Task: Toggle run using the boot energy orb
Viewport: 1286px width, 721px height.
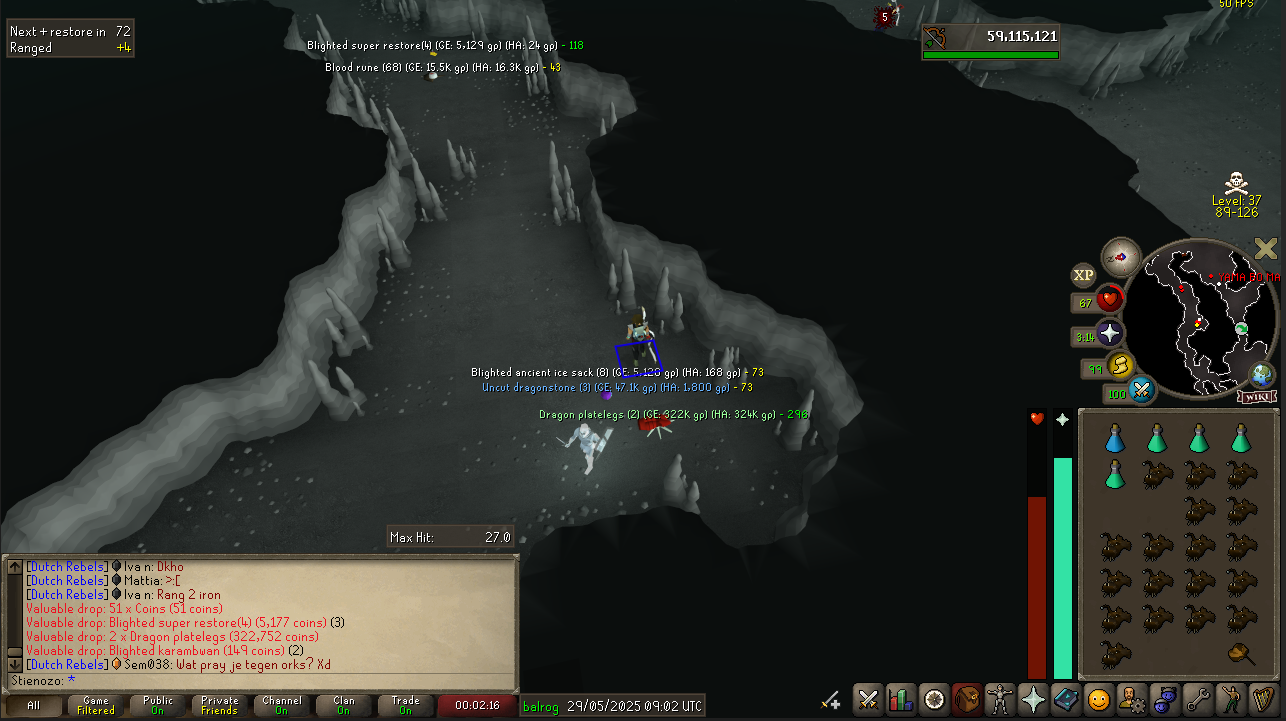Action: point(1120,366)
